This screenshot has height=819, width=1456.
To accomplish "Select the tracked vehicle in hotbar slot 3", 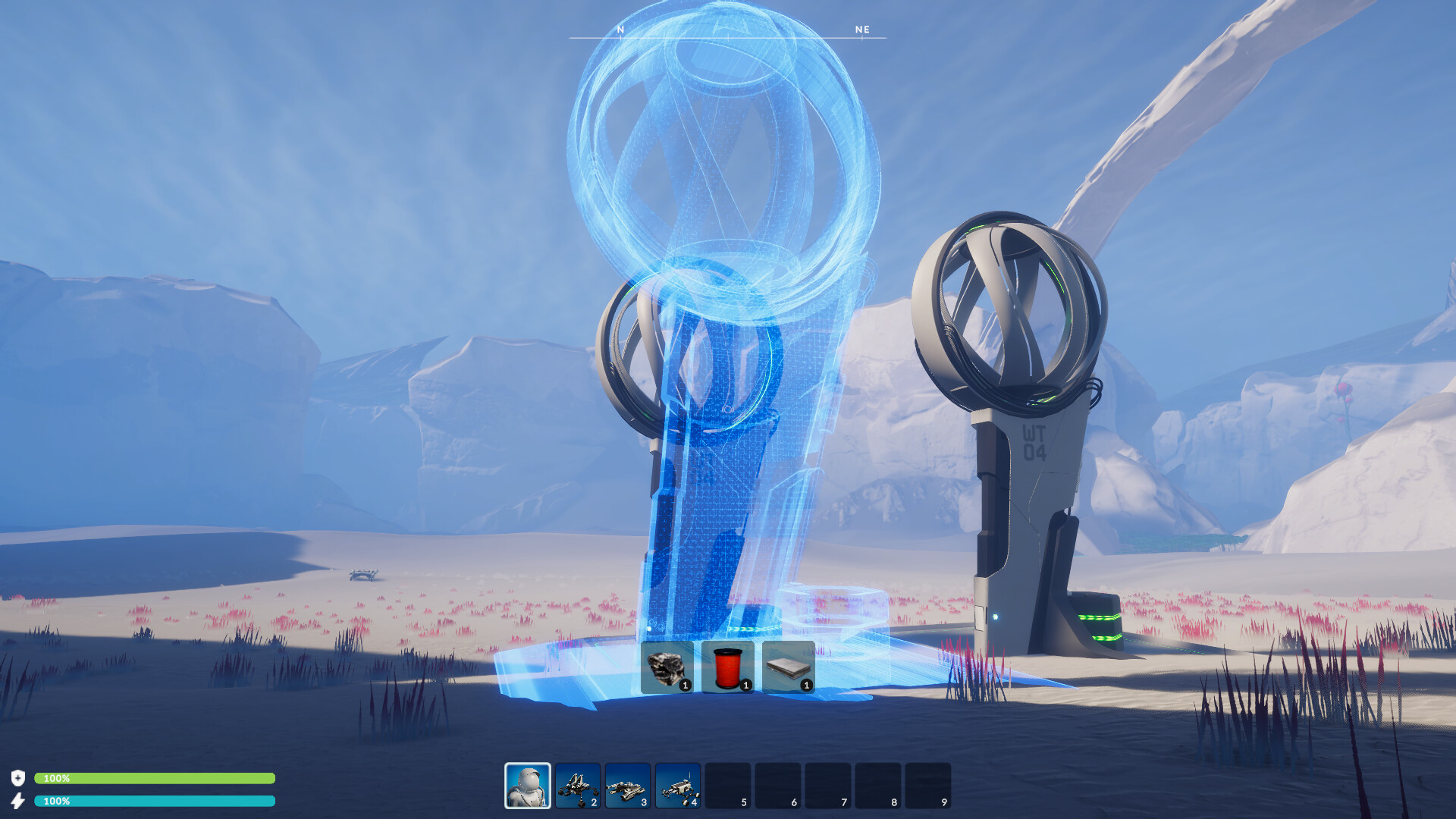I will click(x=627, y=784).
